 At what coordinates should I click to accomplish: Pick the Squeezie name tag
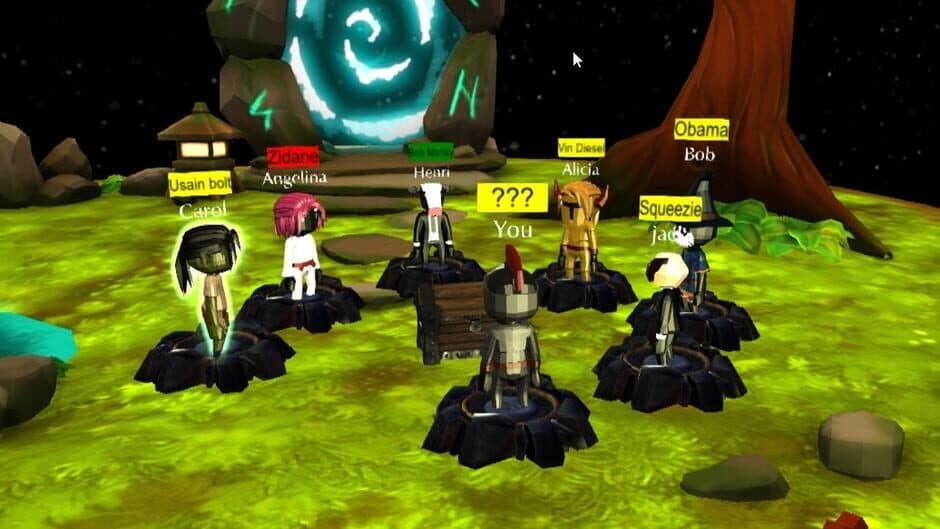(x=670, y=208)
